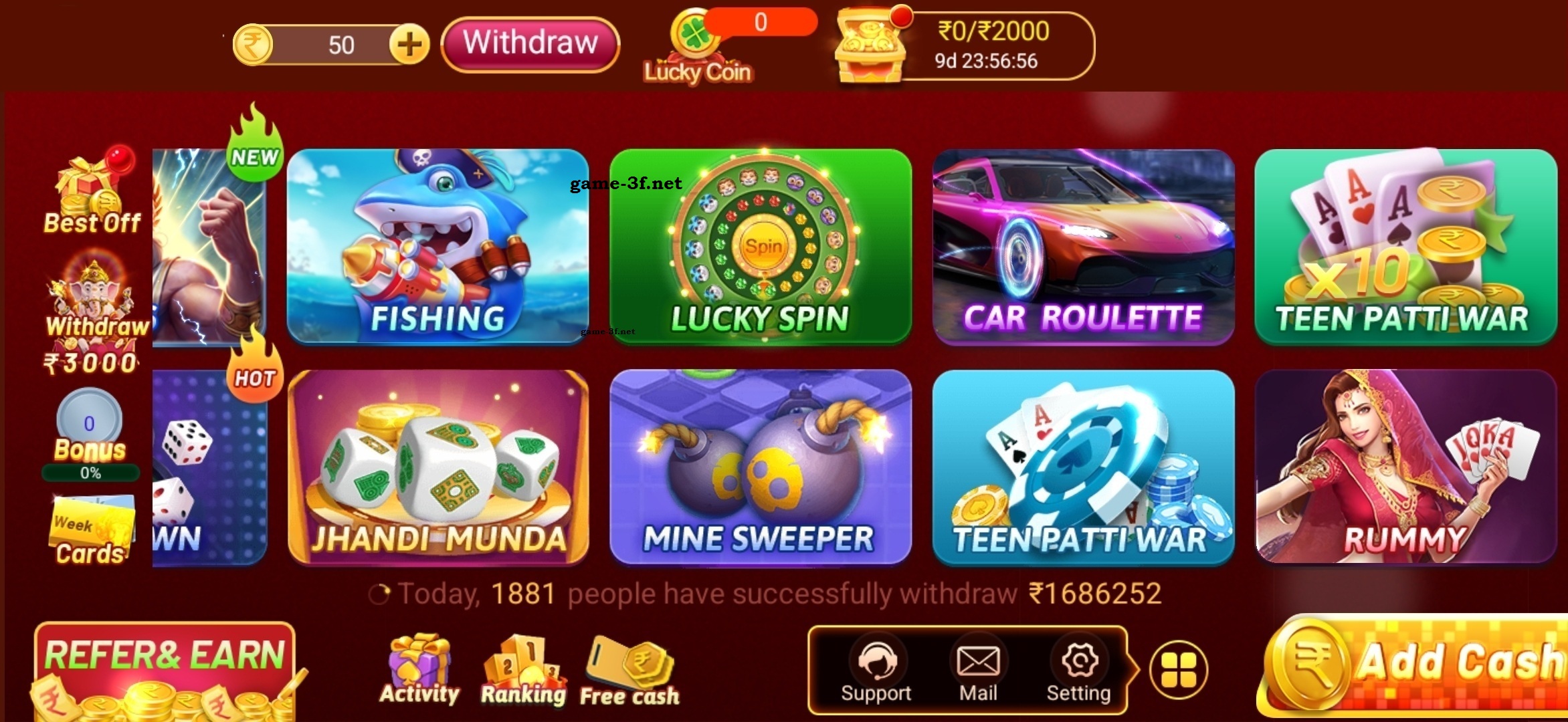Show the Ranking leaderboard
Viewport: 1568px width, 722px height.
pos(523,670)
